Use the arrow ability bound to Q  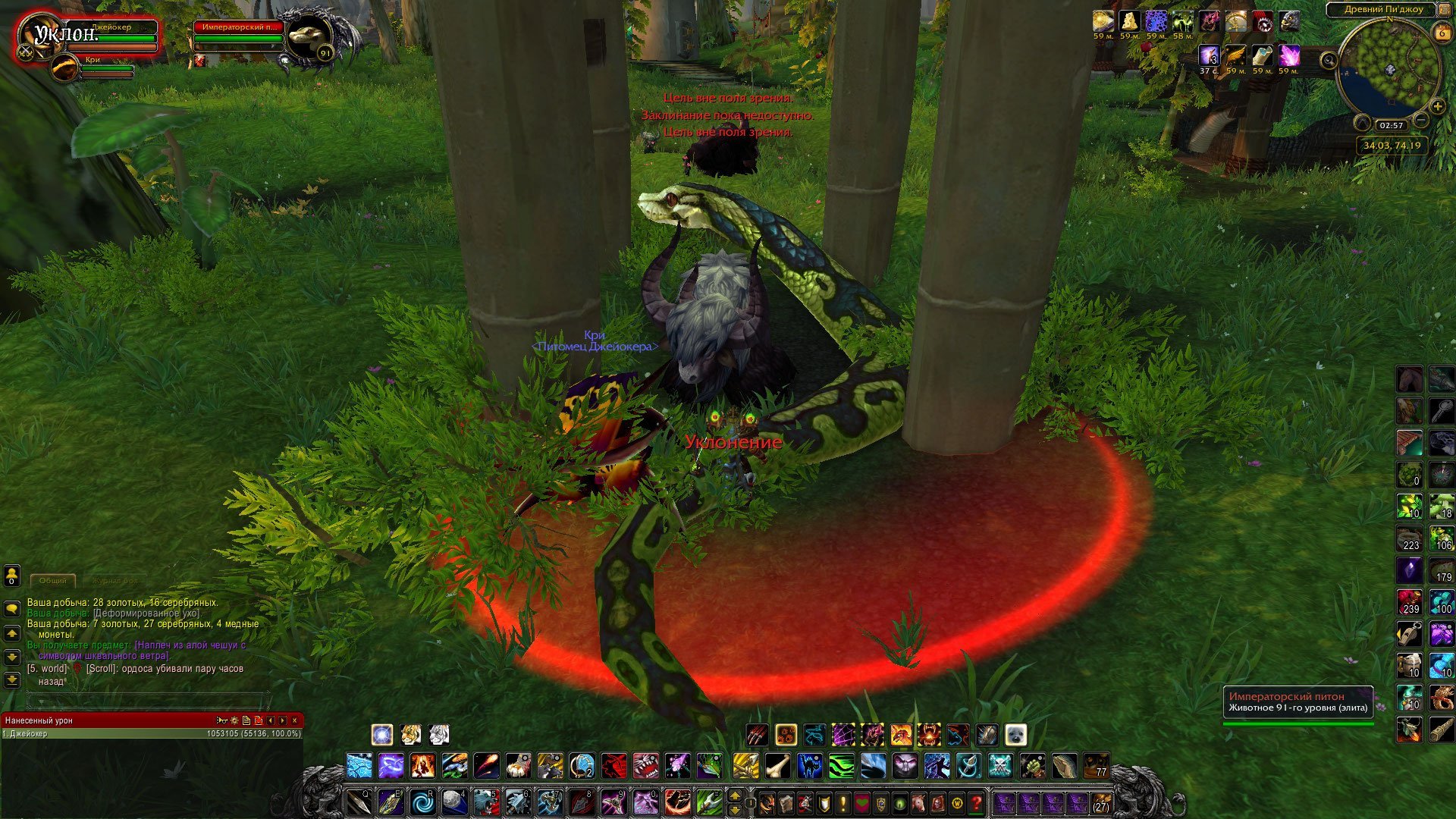[359, 802]
